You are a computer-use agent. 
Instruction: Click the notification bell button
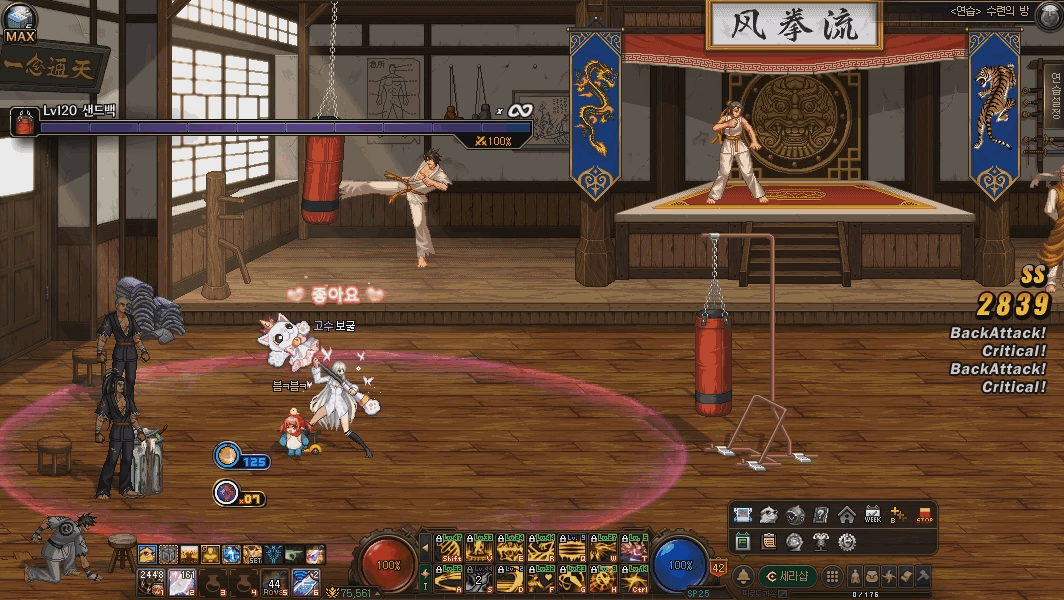pos(744,576)
